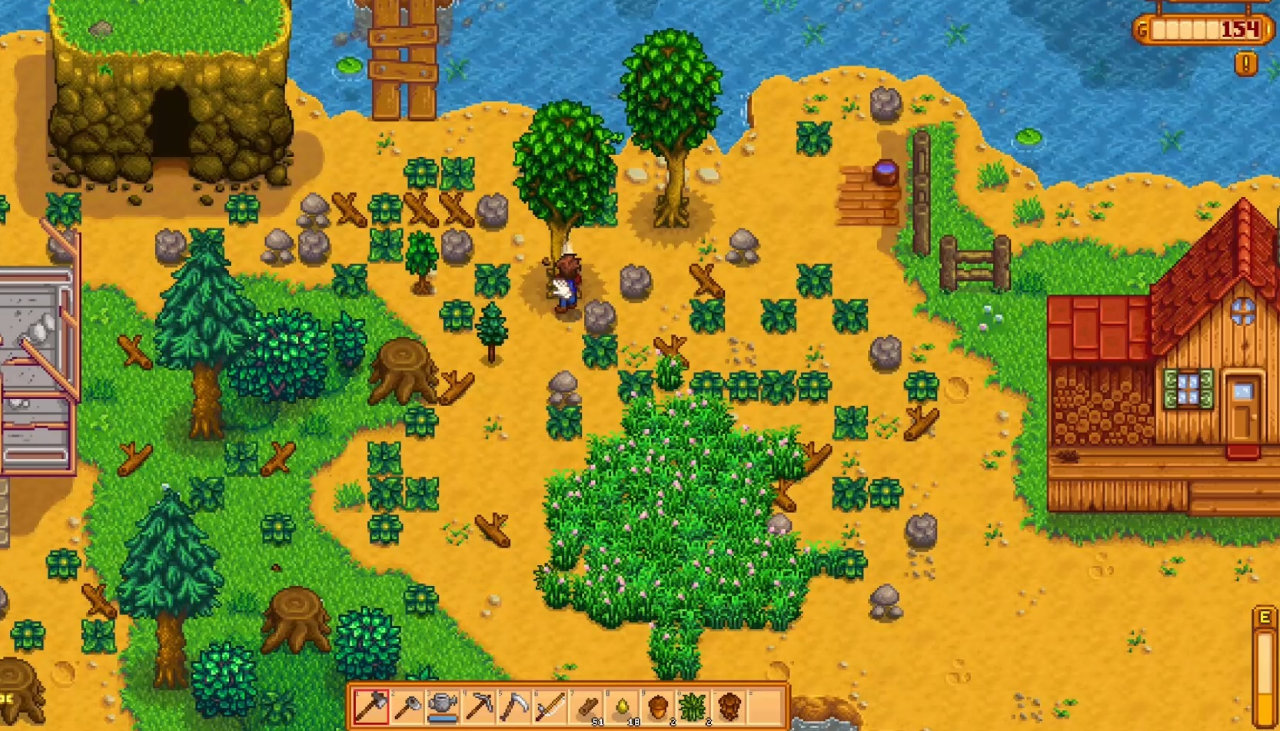Choose the acorn slot in hotbar
Image resolution: width=1280 pixels, height=731 pixels.
tap(659, 706)
